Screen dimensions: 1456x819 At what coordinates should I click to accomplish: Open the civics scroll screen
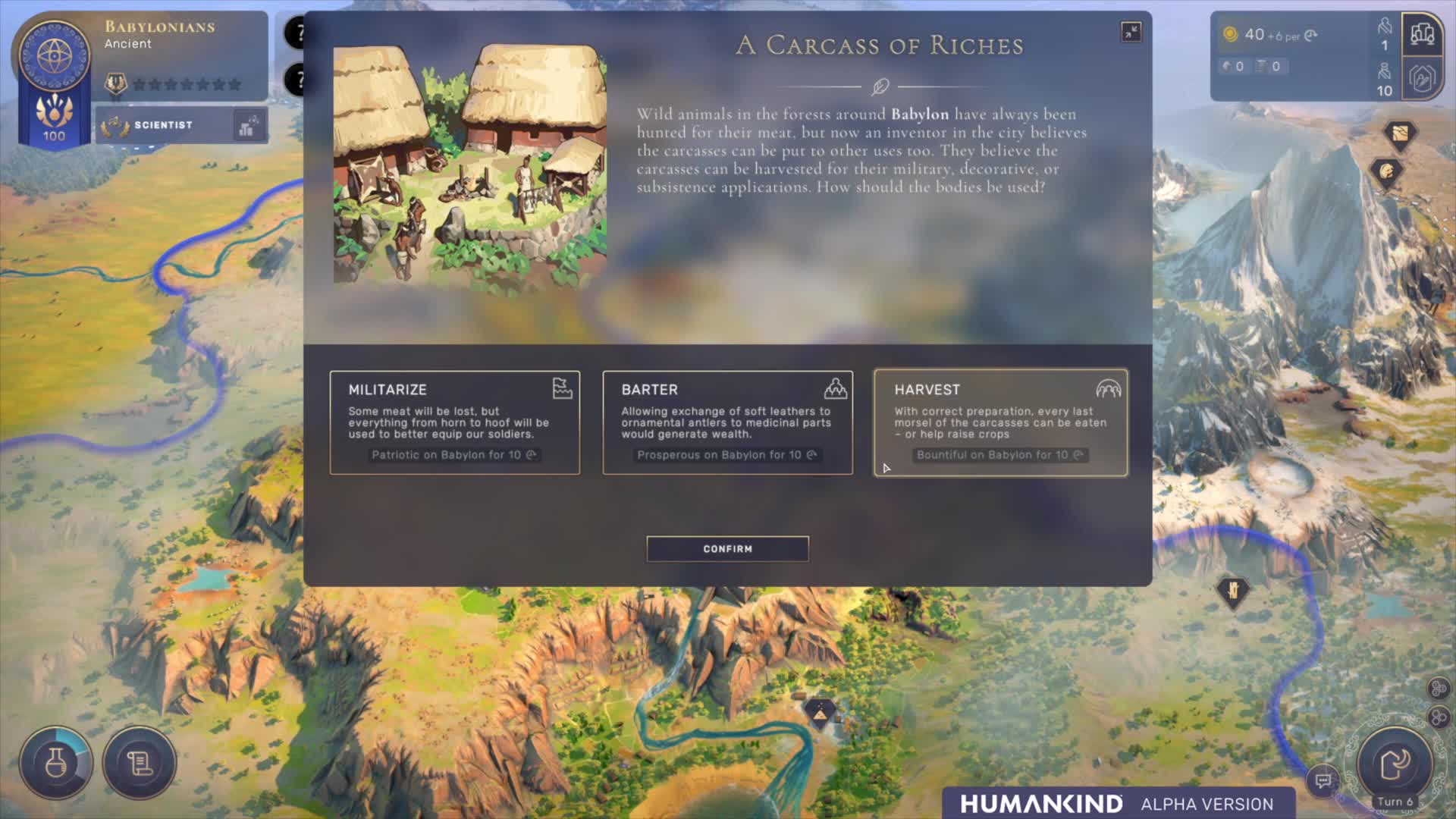click(140, 762)
